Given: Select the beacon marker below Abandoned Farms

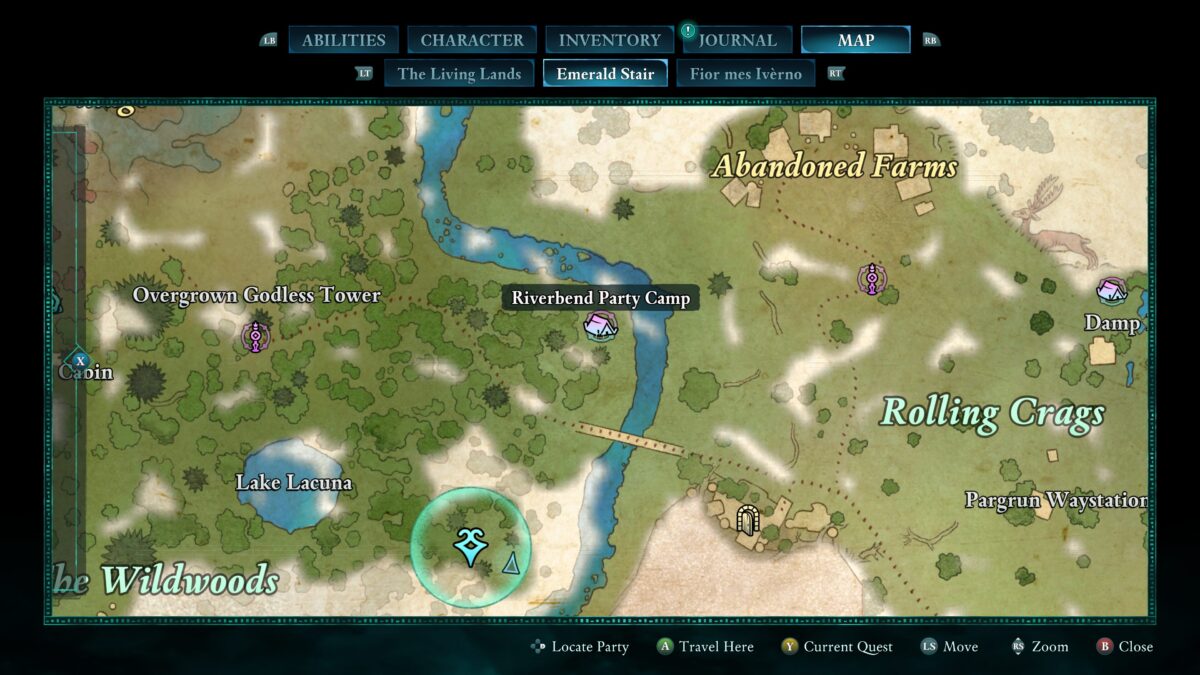Looking at the screenshot, I should point(872,278).
